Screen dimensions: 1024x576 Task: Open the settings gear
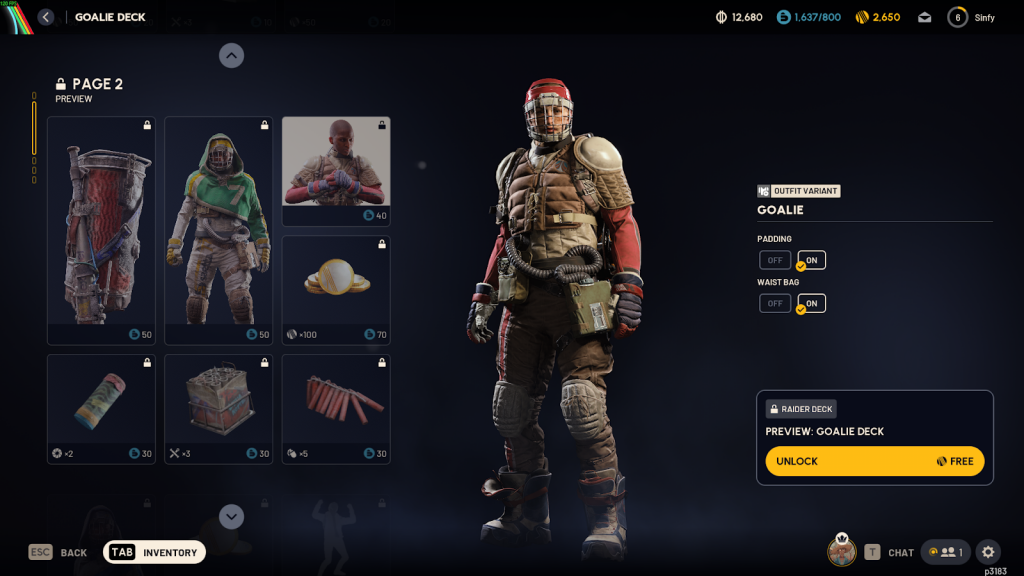point(988,552)
